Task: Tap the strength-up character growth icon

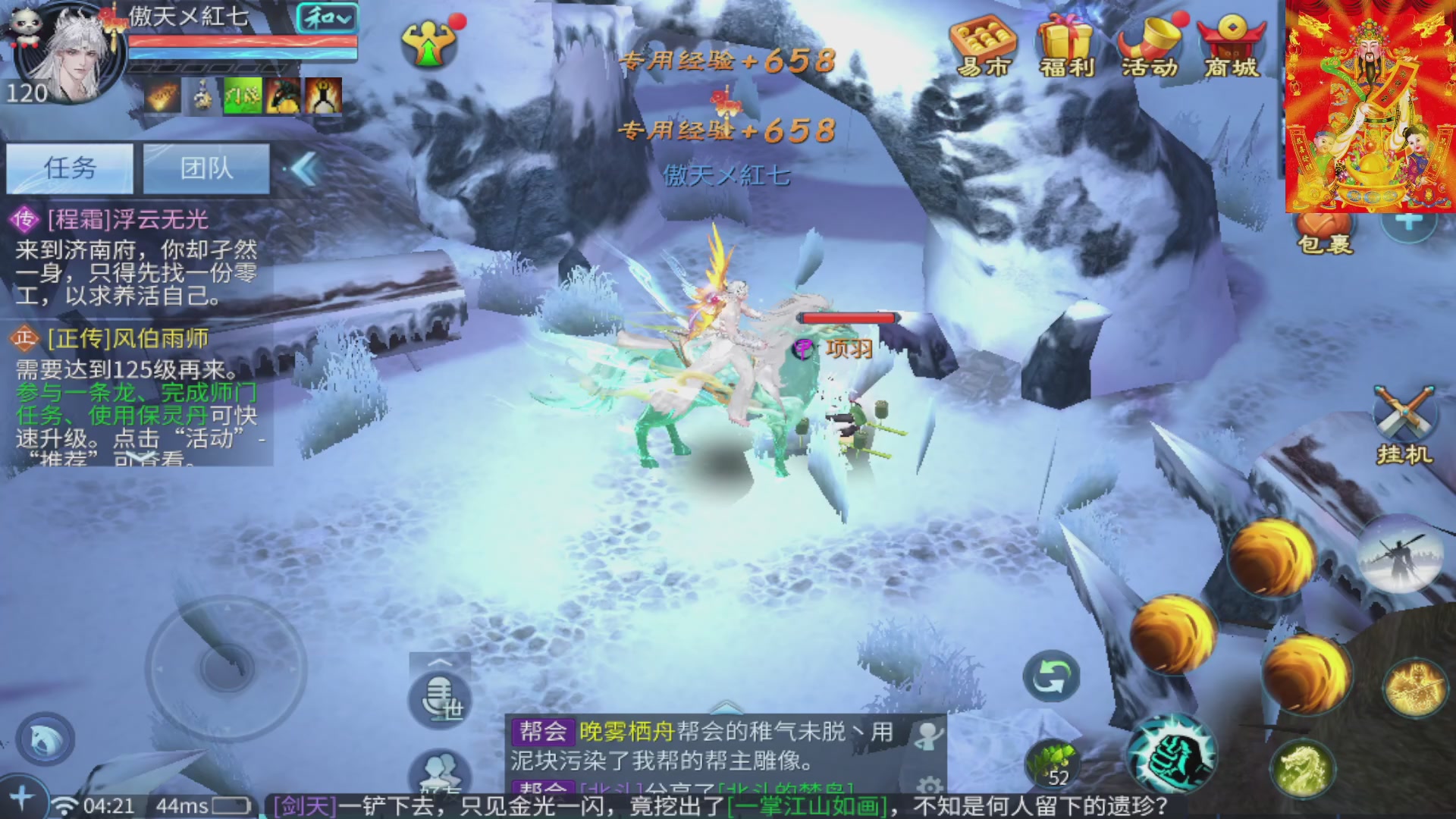Action: click(430, 42)
